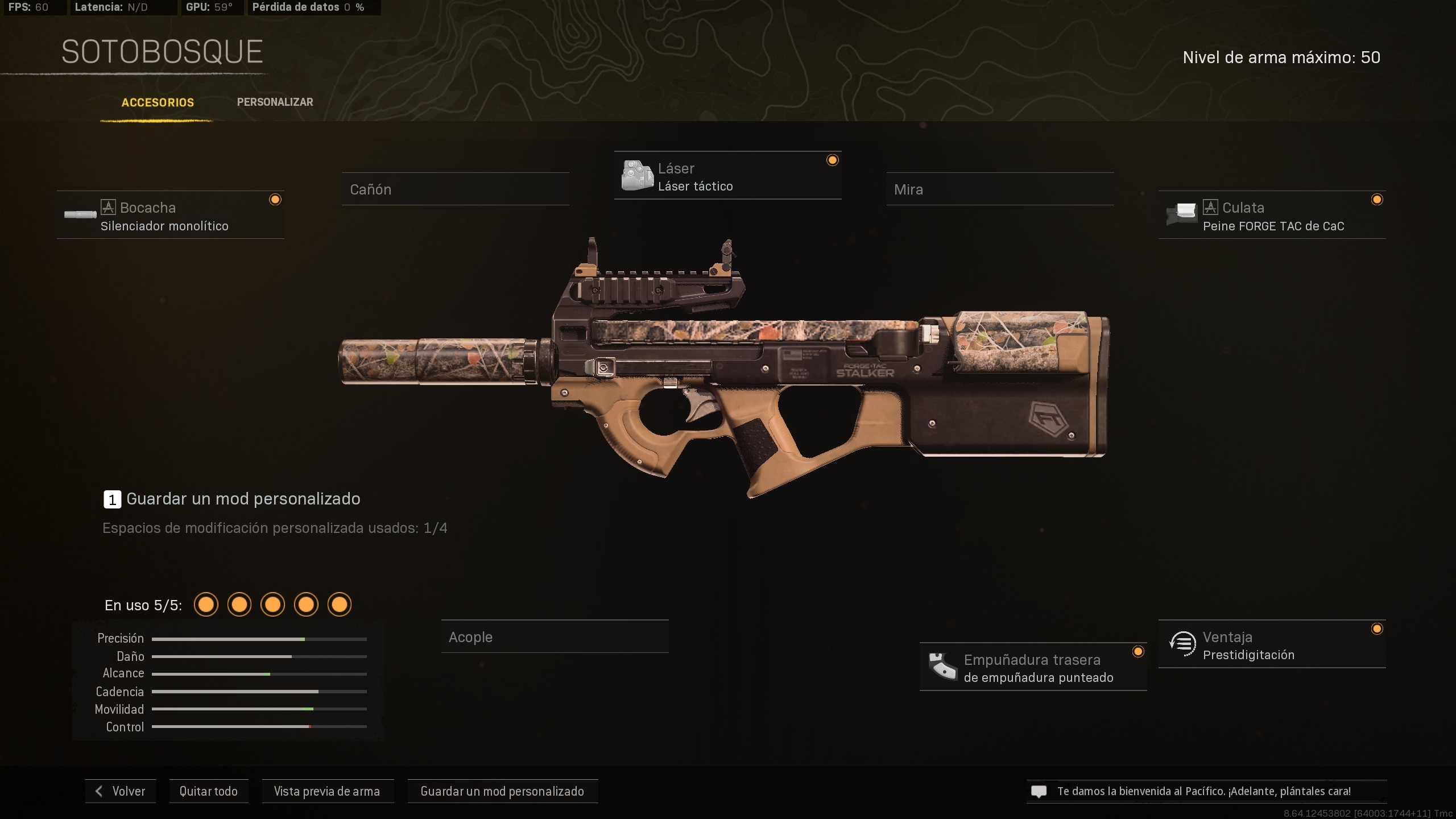Expand the empty Cañón attachment slot
Image resolution: width=1456 pixels, height=819 pixels.
(x=454, y=189)
